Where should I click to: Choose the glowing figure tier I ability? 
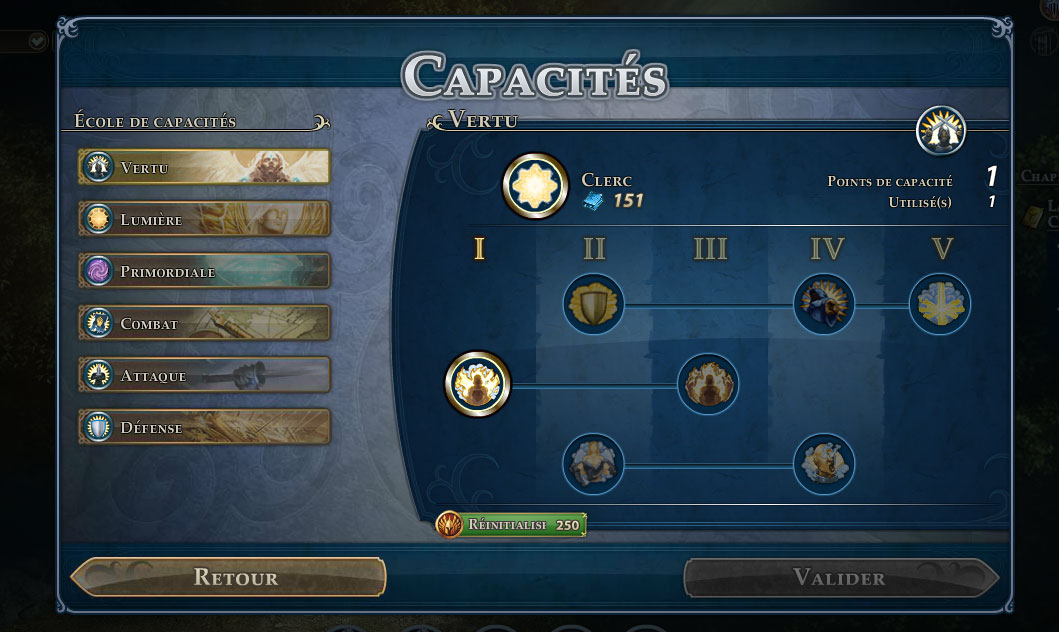point(478,383)
